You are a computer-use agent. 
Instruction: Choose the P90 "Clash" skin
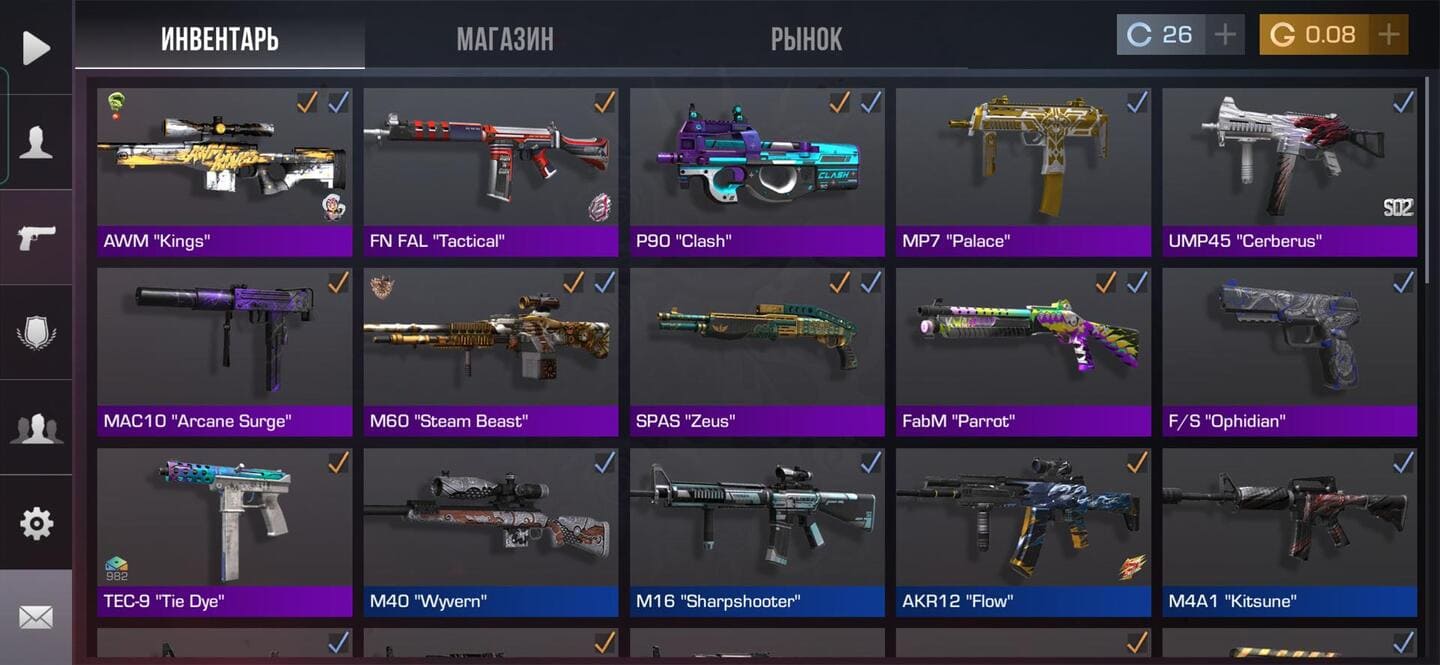pyautogui.click(x=757, y=160)
